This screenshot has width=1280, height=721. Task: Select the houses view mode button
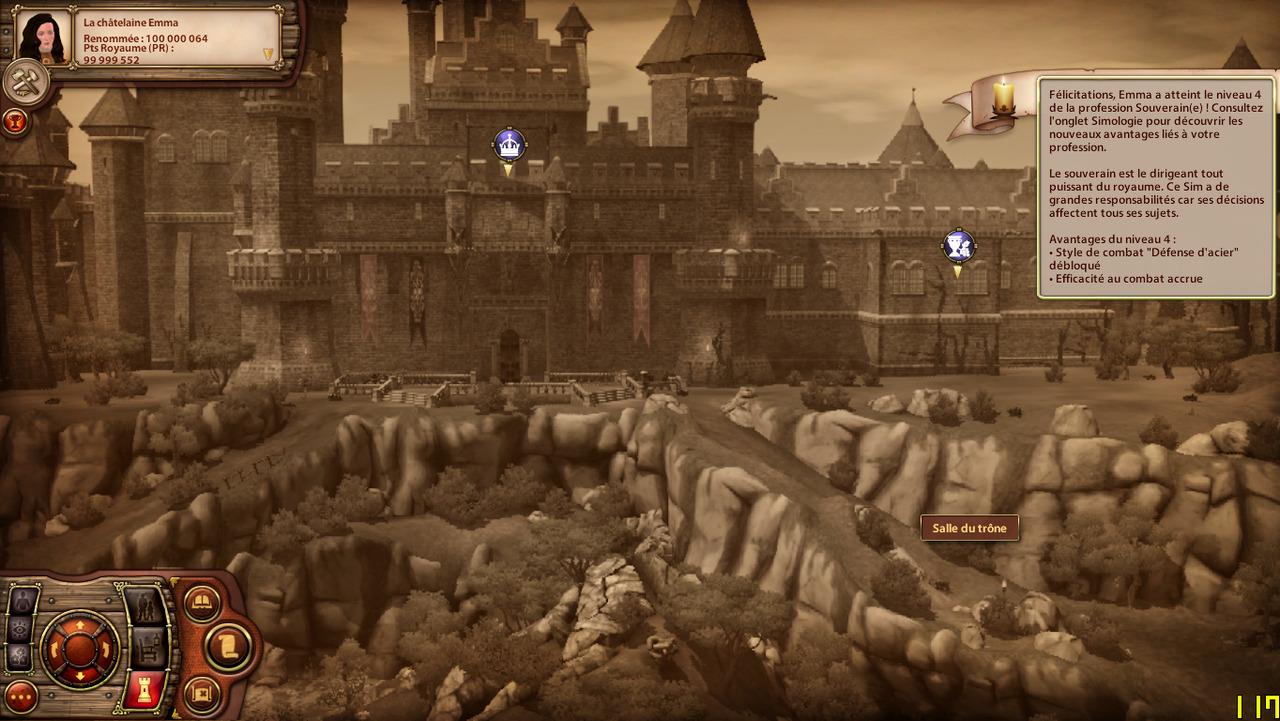(22, 656)
